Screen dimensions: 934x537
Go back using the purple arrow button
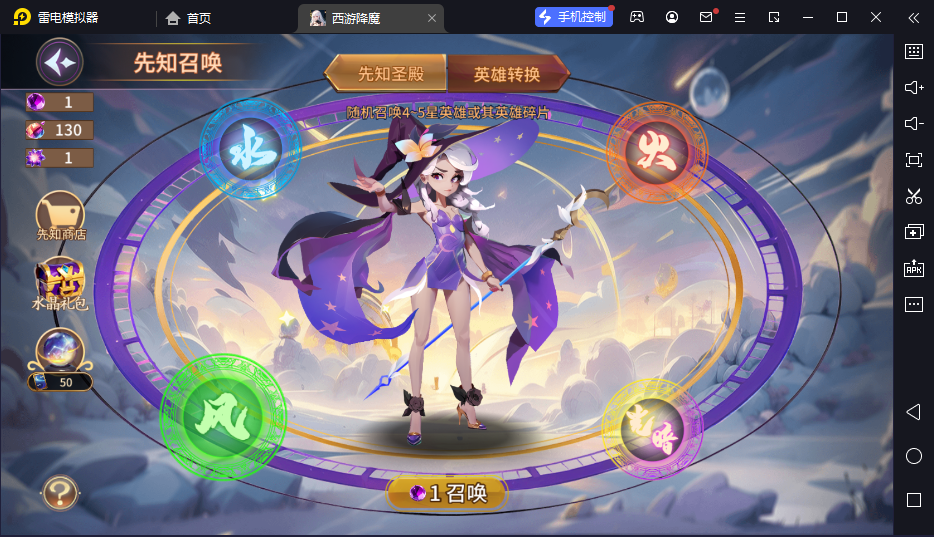coord(59,63)
